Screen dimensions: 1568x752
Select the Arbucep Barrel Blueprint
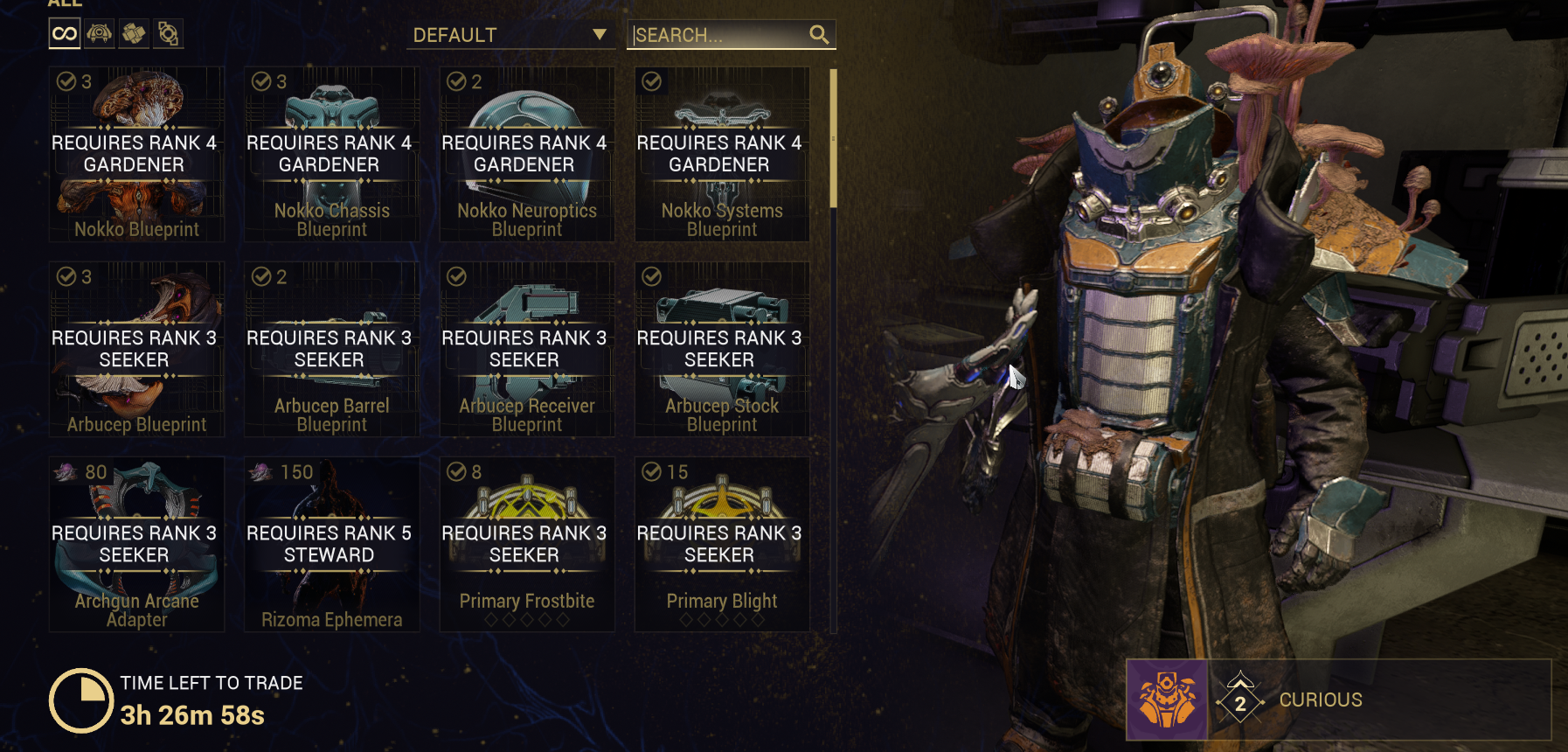coord(331,349)
